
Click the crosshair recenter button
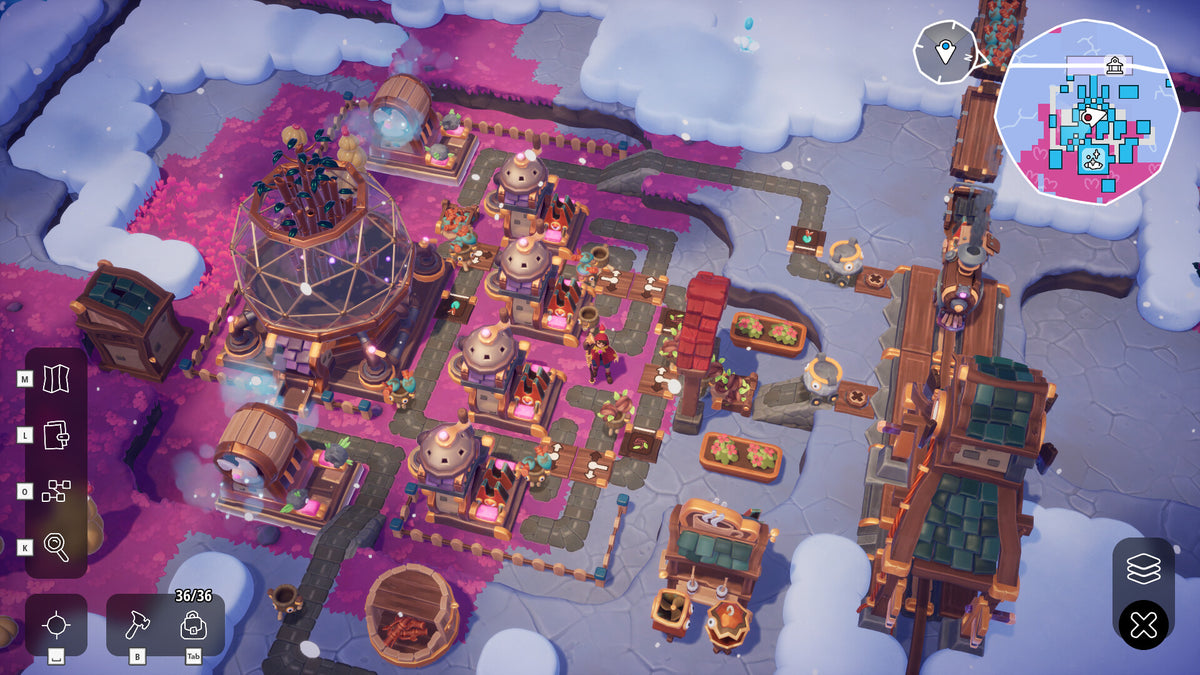pyautogui.click(x=57, y=625)
